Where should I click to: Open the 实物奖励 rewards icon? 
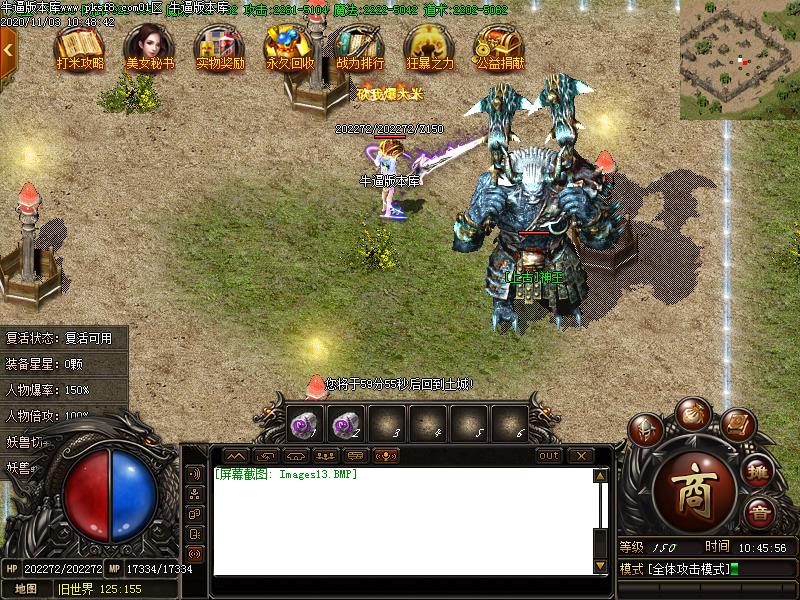point(220,46)
